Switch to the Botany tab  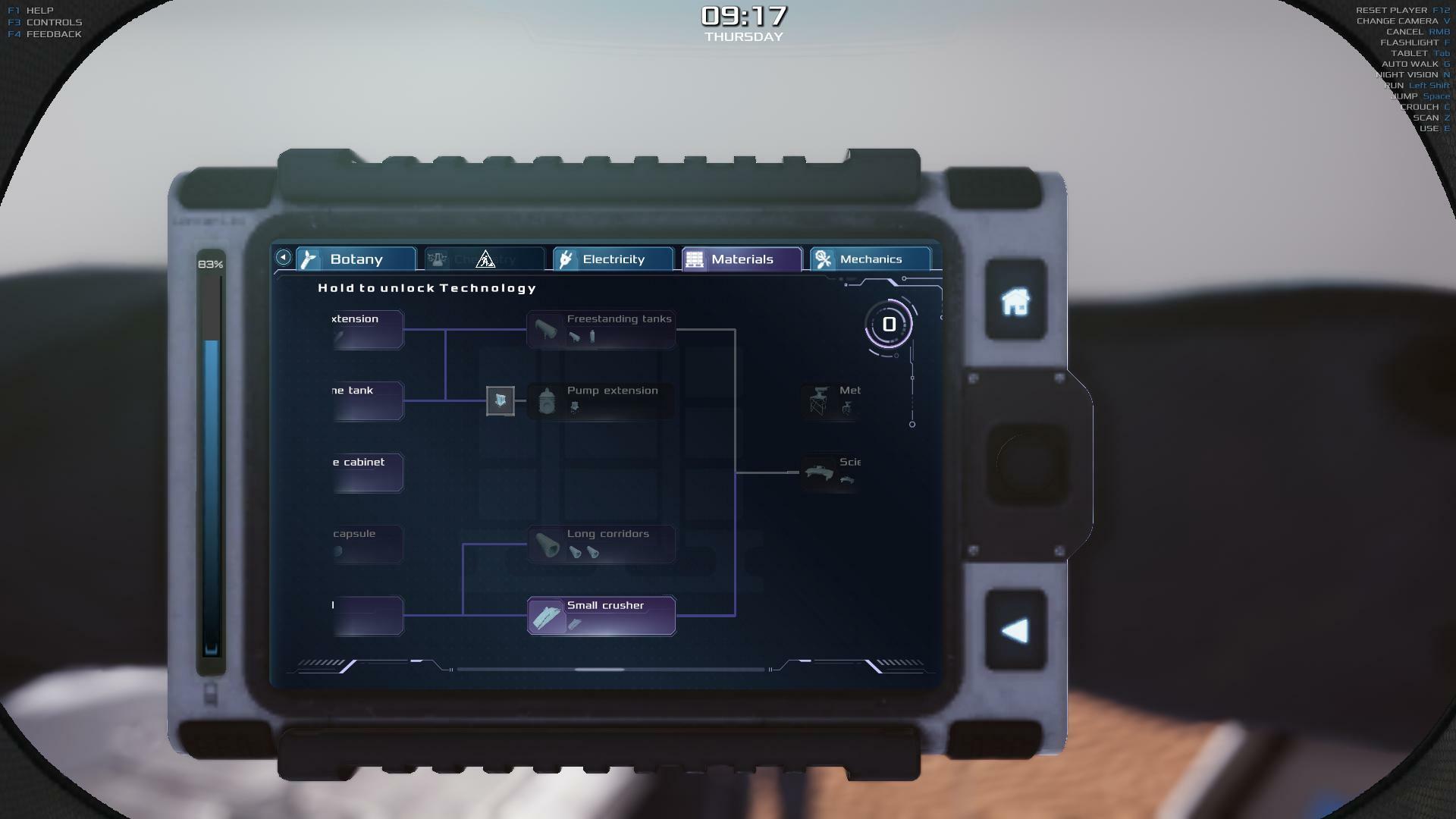[356, 259]
